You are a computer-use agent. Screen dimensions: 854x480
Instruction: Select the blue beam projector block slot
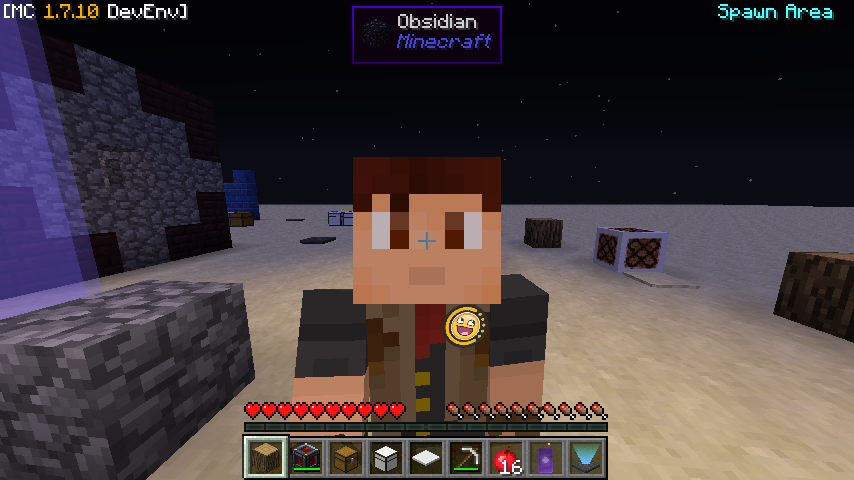tap(587, 458)
